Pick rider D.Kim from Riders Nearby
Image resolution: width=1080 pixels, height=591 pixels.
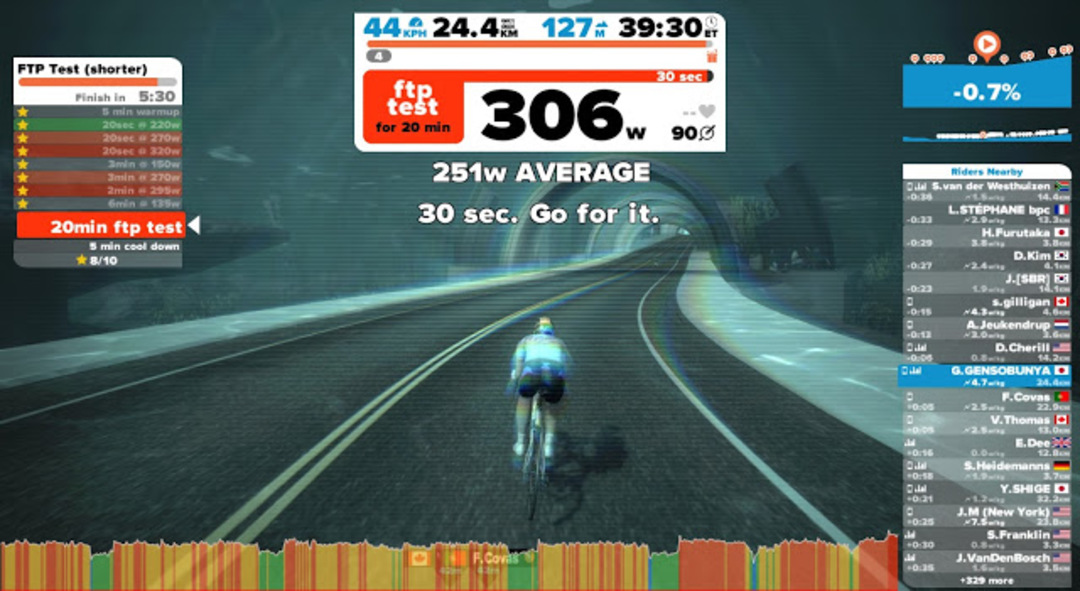pyautogui.click(x=986, y=260)
